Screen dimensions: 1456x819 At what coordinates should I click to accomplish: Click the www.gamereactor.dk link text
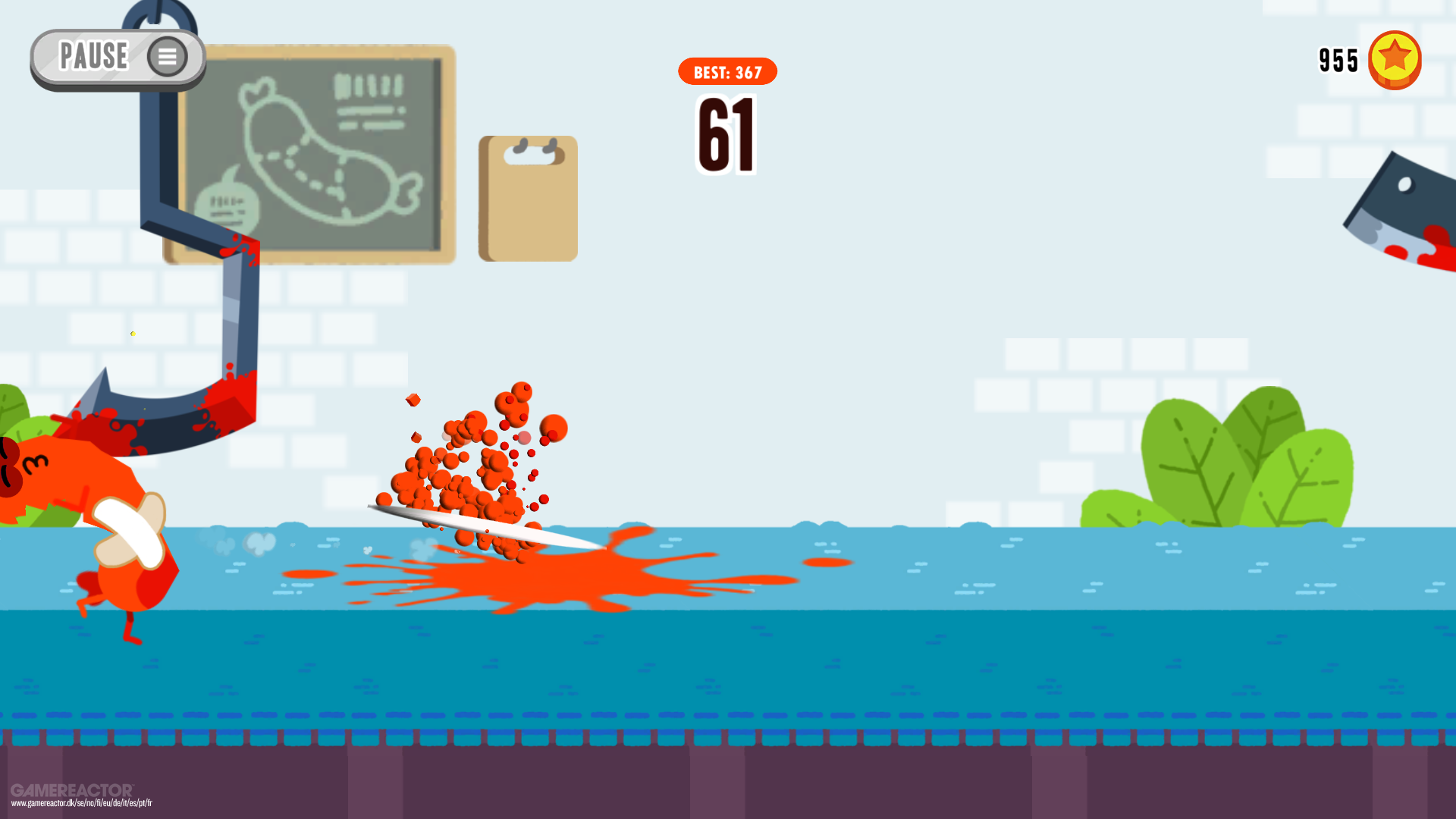click(x=82, y=802)
